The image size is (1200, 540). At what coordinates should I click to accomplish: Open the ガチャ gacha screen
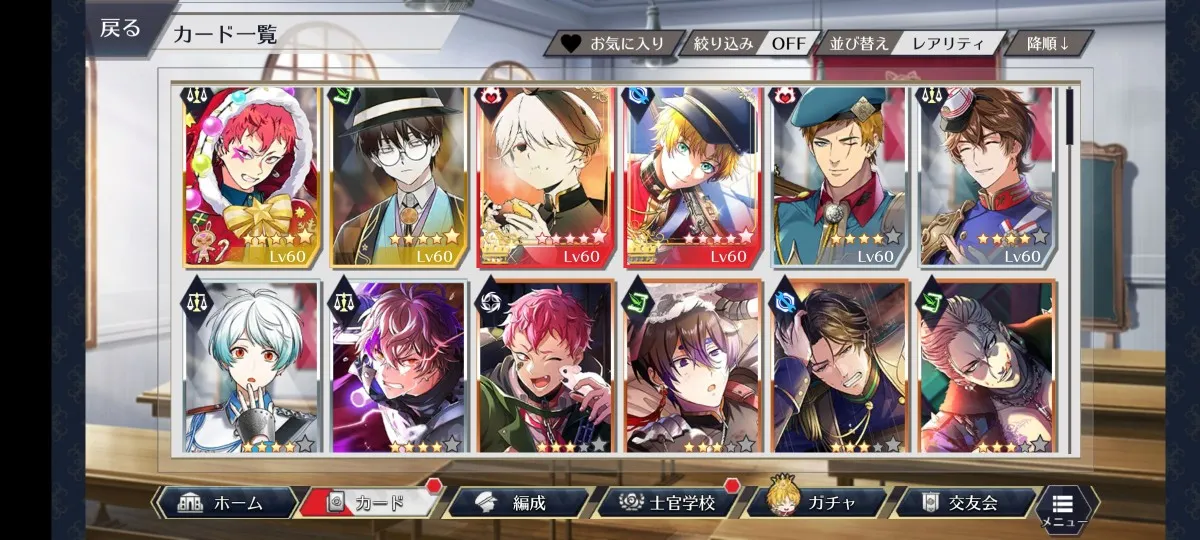[x=816, y=503]
